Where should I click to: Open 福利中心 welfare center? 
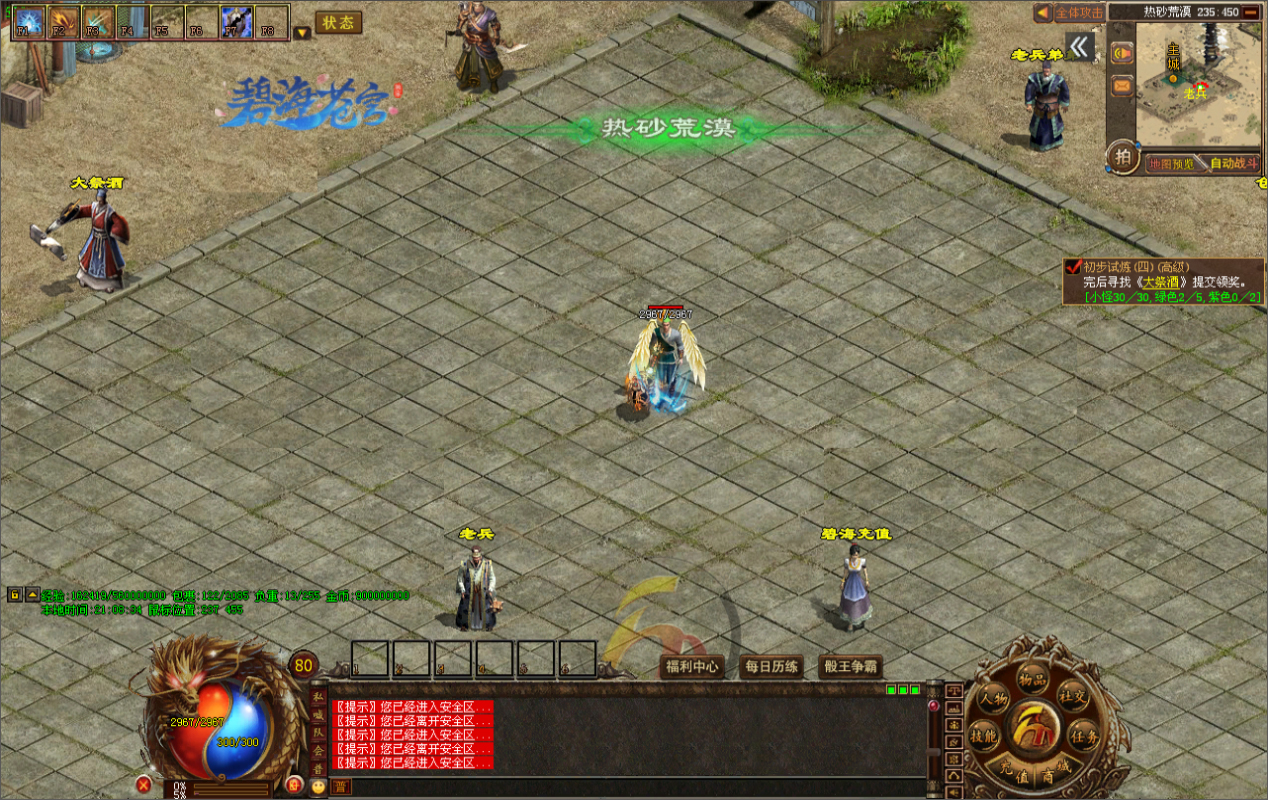point(693,667)
